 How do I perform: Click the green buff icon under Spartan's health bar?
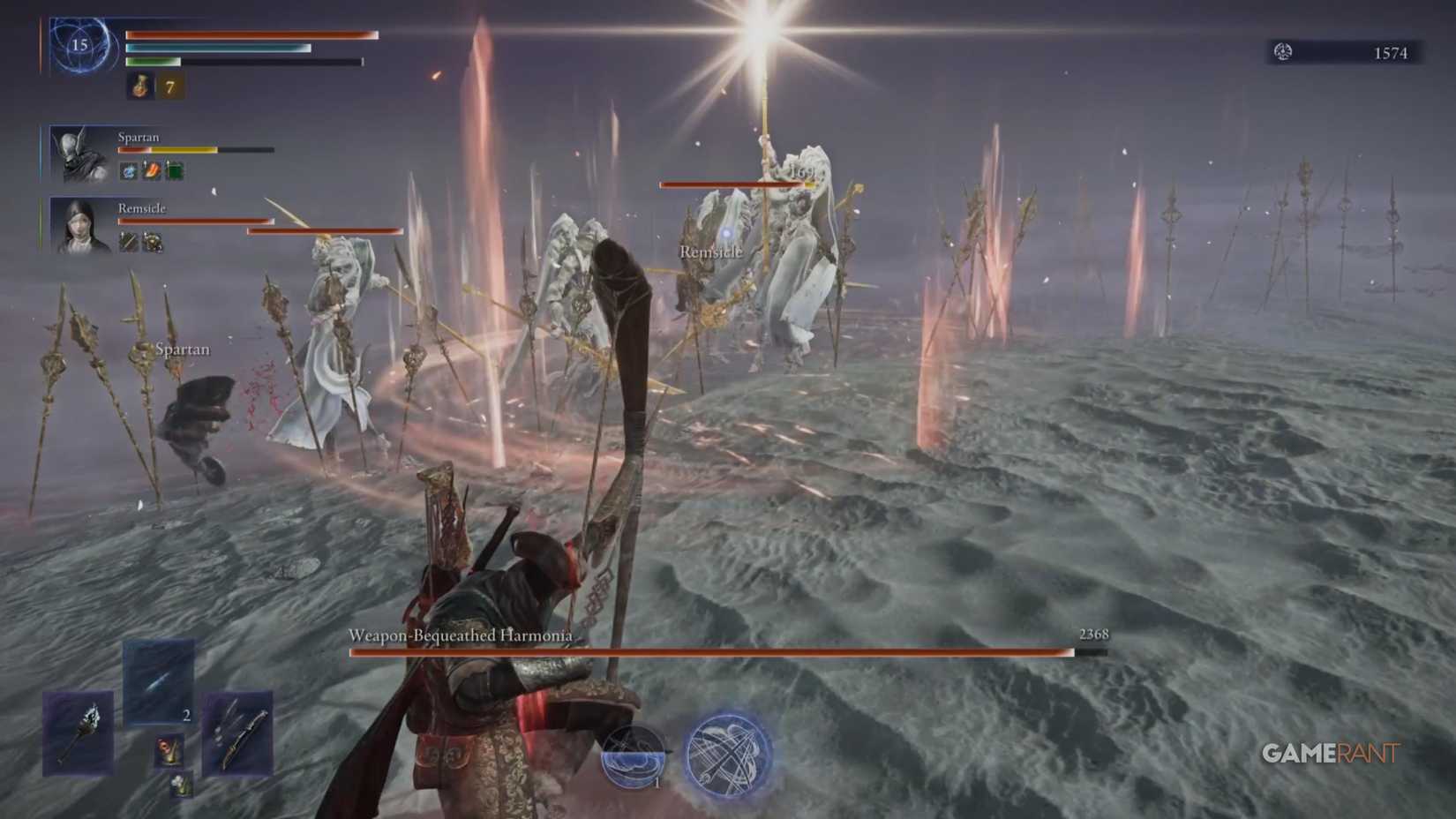pyautogui.click(x=175, y=170)
